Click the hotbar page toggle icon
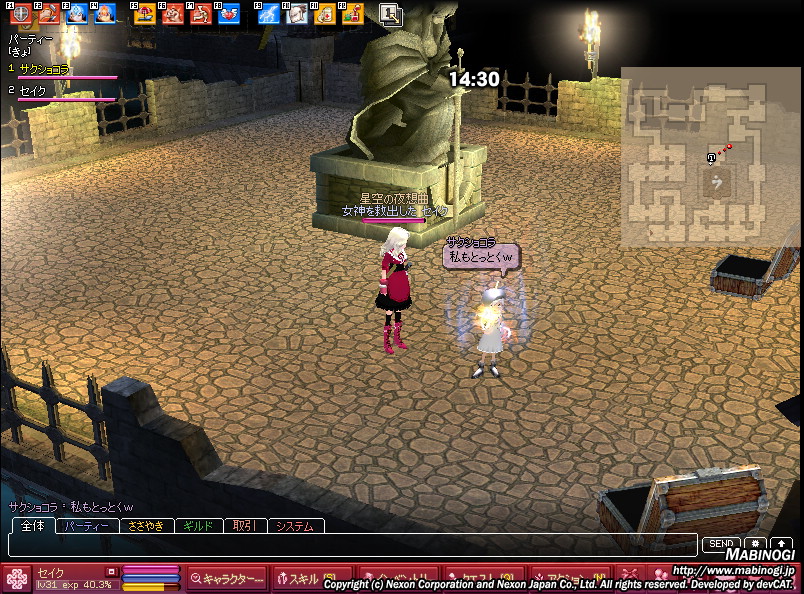 (x=390, y=14)
